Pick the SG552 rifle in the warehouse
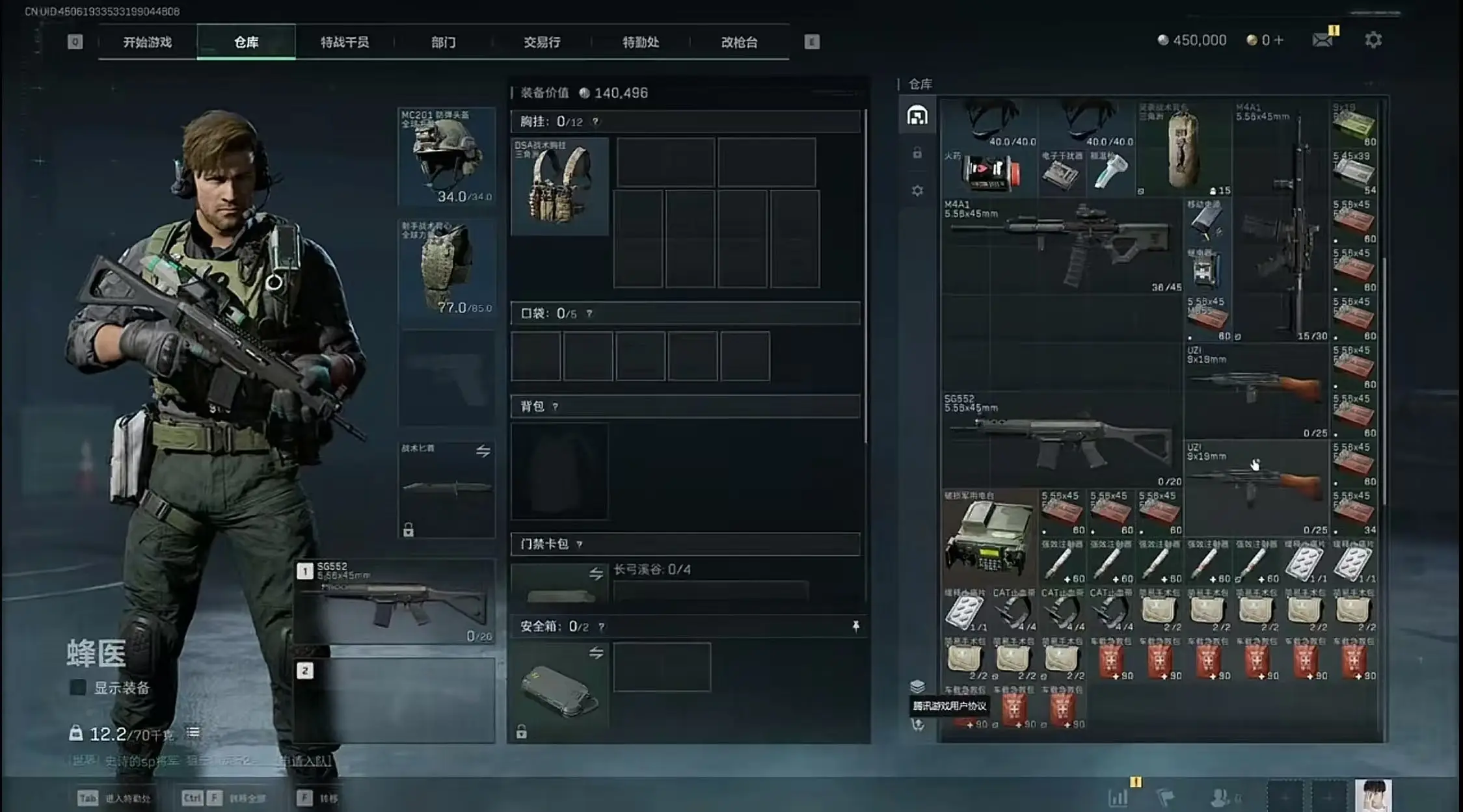Screen dimensions: 1463x812 (1061, 440)
